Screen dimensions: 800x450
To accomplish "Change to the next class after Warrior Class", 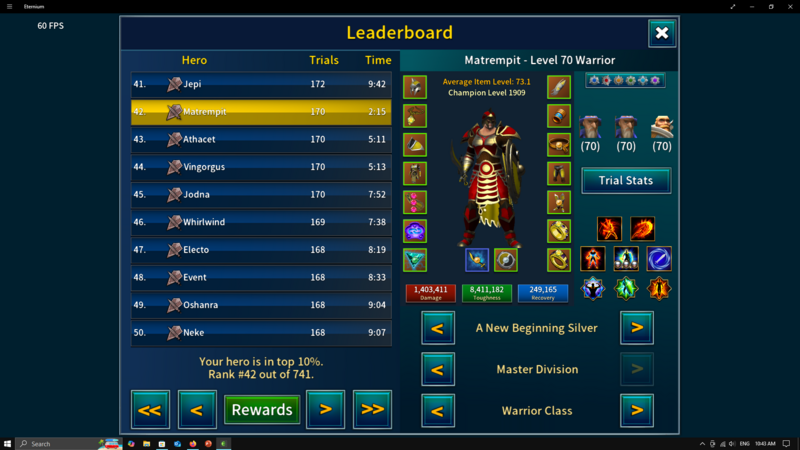I will [636, 410].
